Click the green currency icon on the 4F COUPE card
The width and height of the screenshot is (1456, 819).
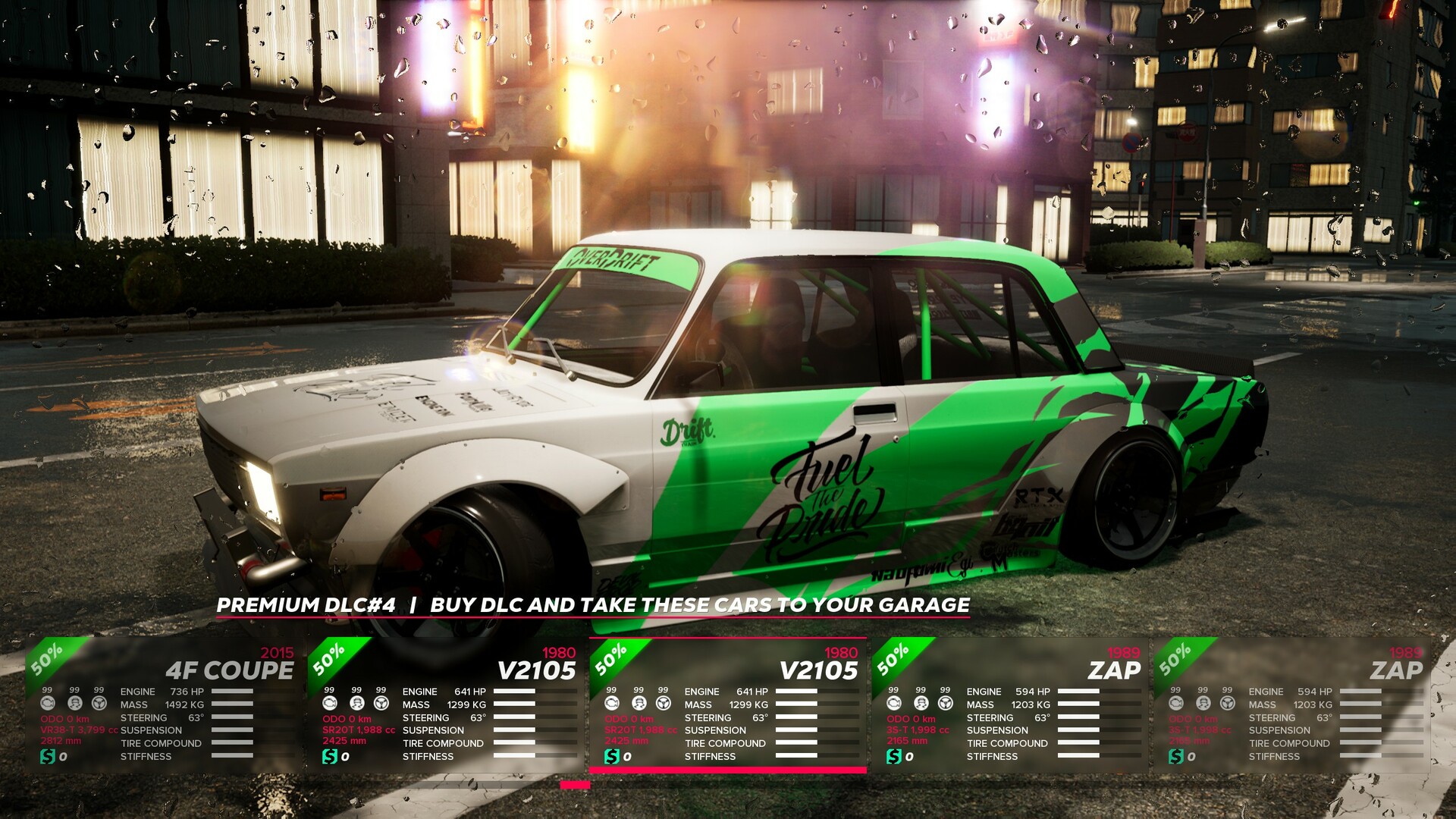(x=48, y=758)
